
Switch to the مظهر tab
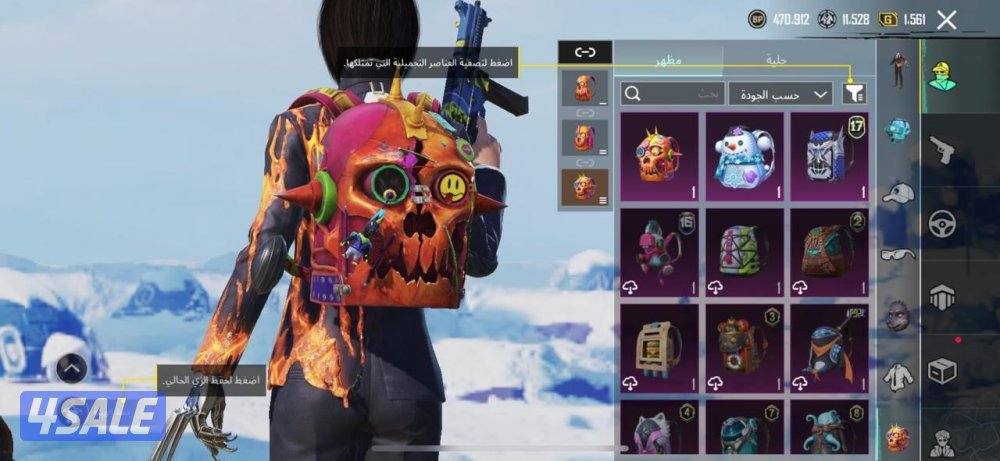click(x=668, y=60)
